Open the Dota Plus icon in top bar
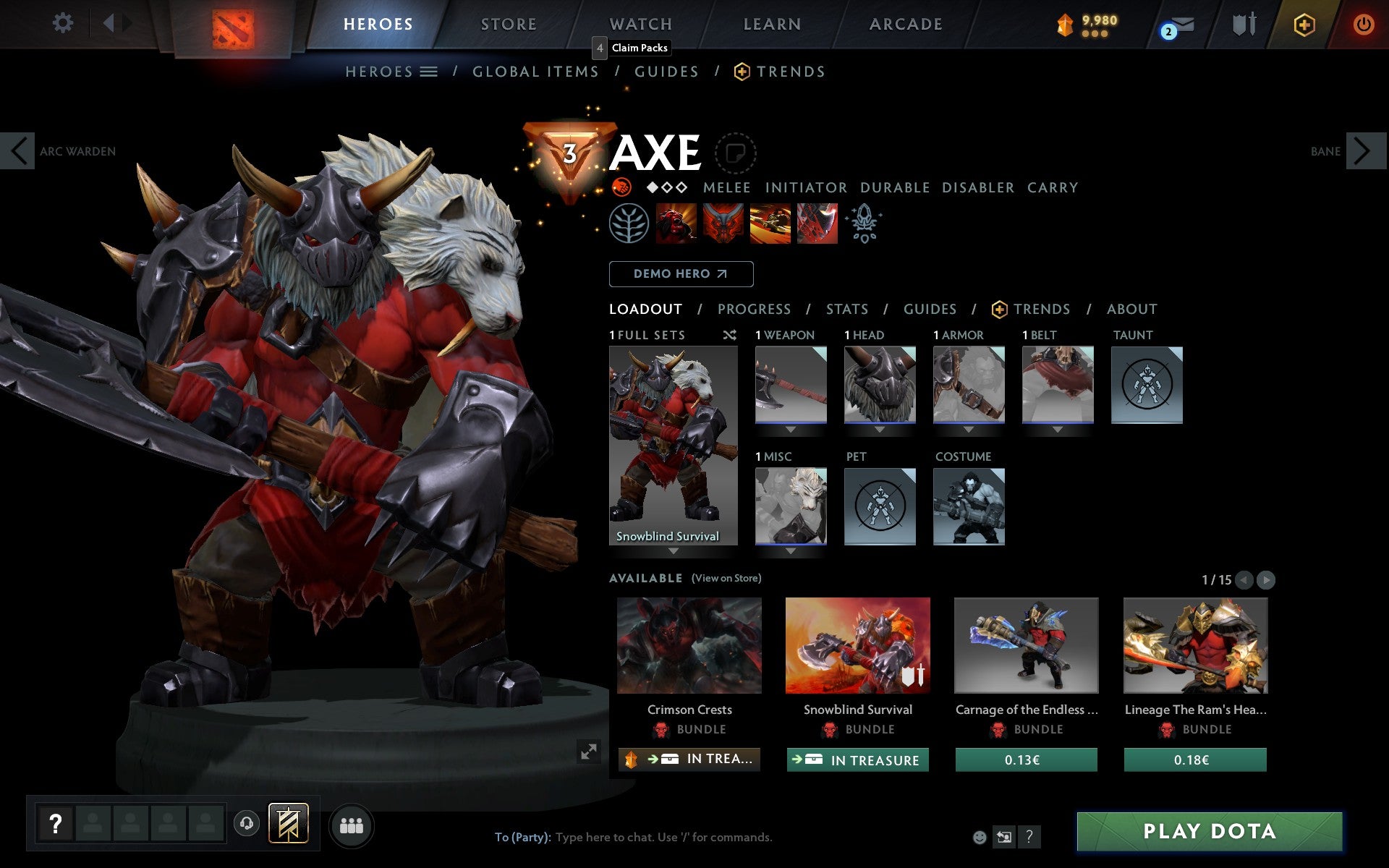The width and height of the screenshot is (1389, 868). coord(1304,23)
